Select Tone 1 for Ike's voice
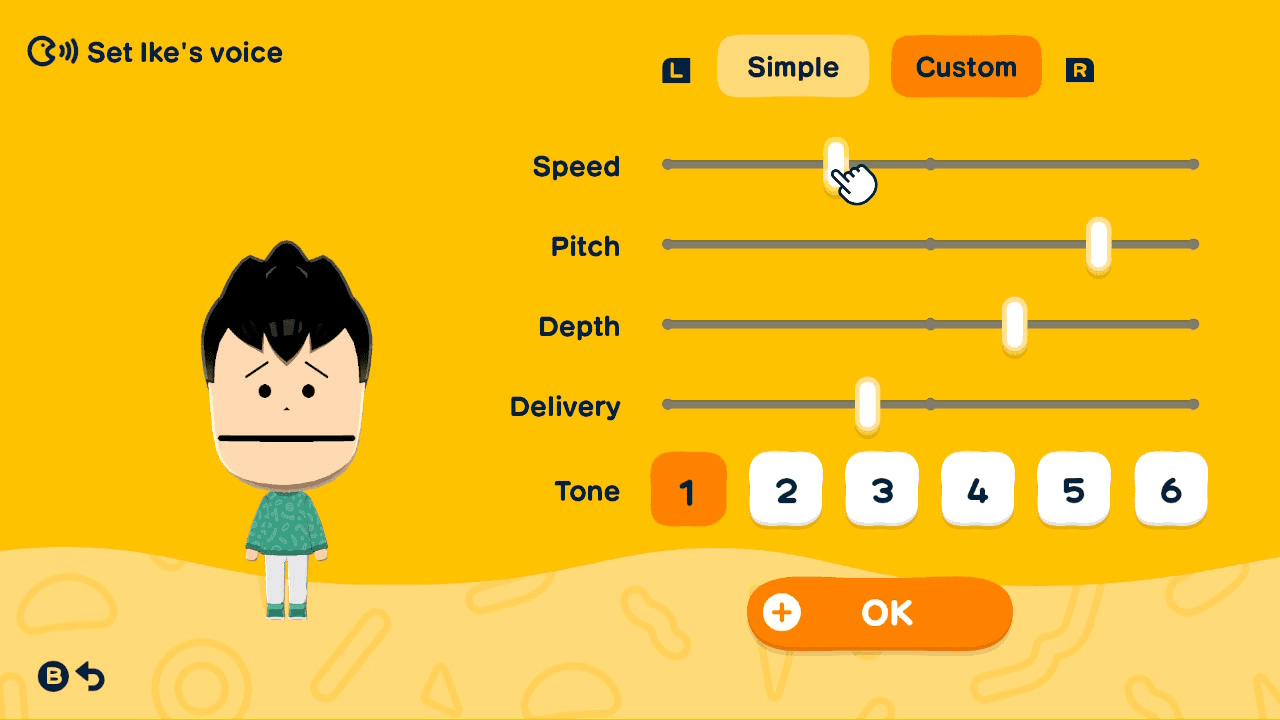 (x=688, y=489)
